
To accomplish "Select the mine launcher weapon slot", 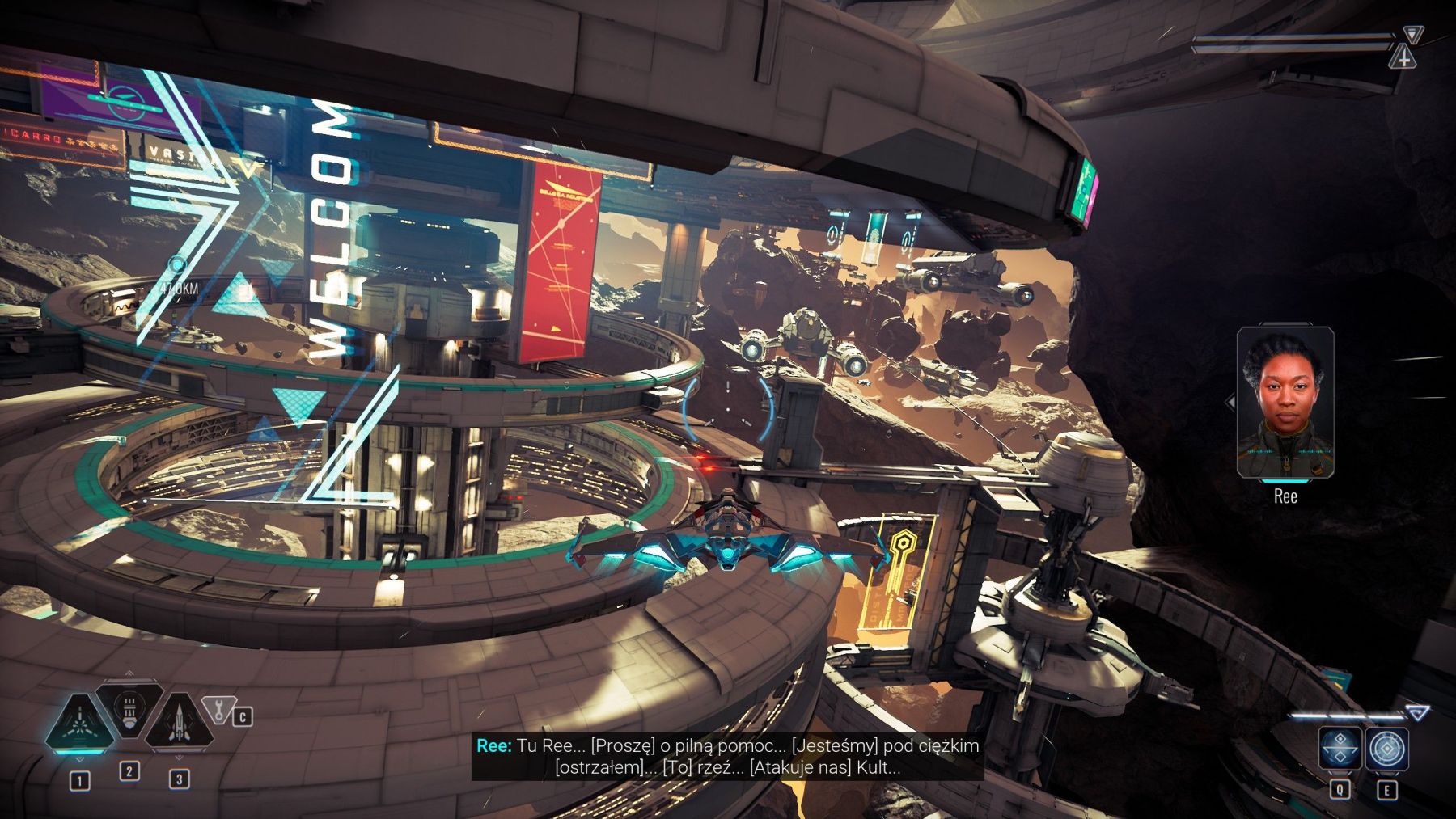I will pyautogui.click(x=129, y=709).
